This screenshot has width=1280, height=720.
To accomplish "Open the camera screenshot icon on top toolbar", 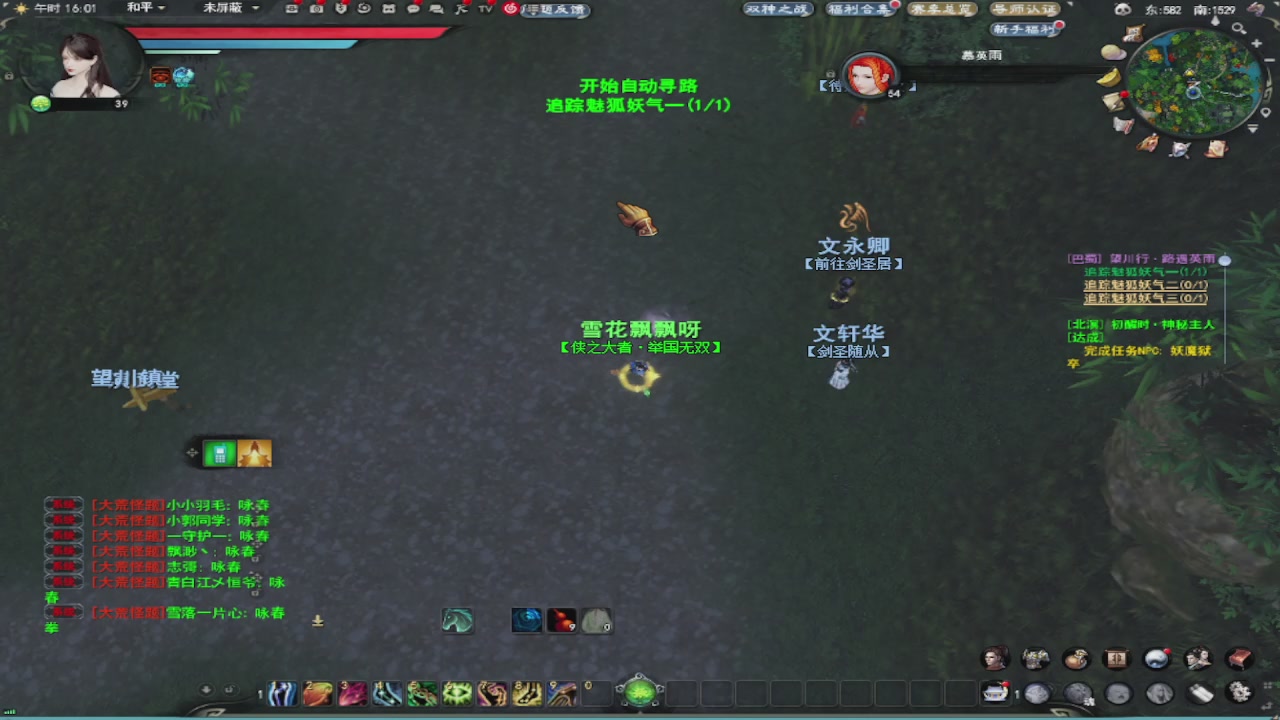I will pos(316,10).
